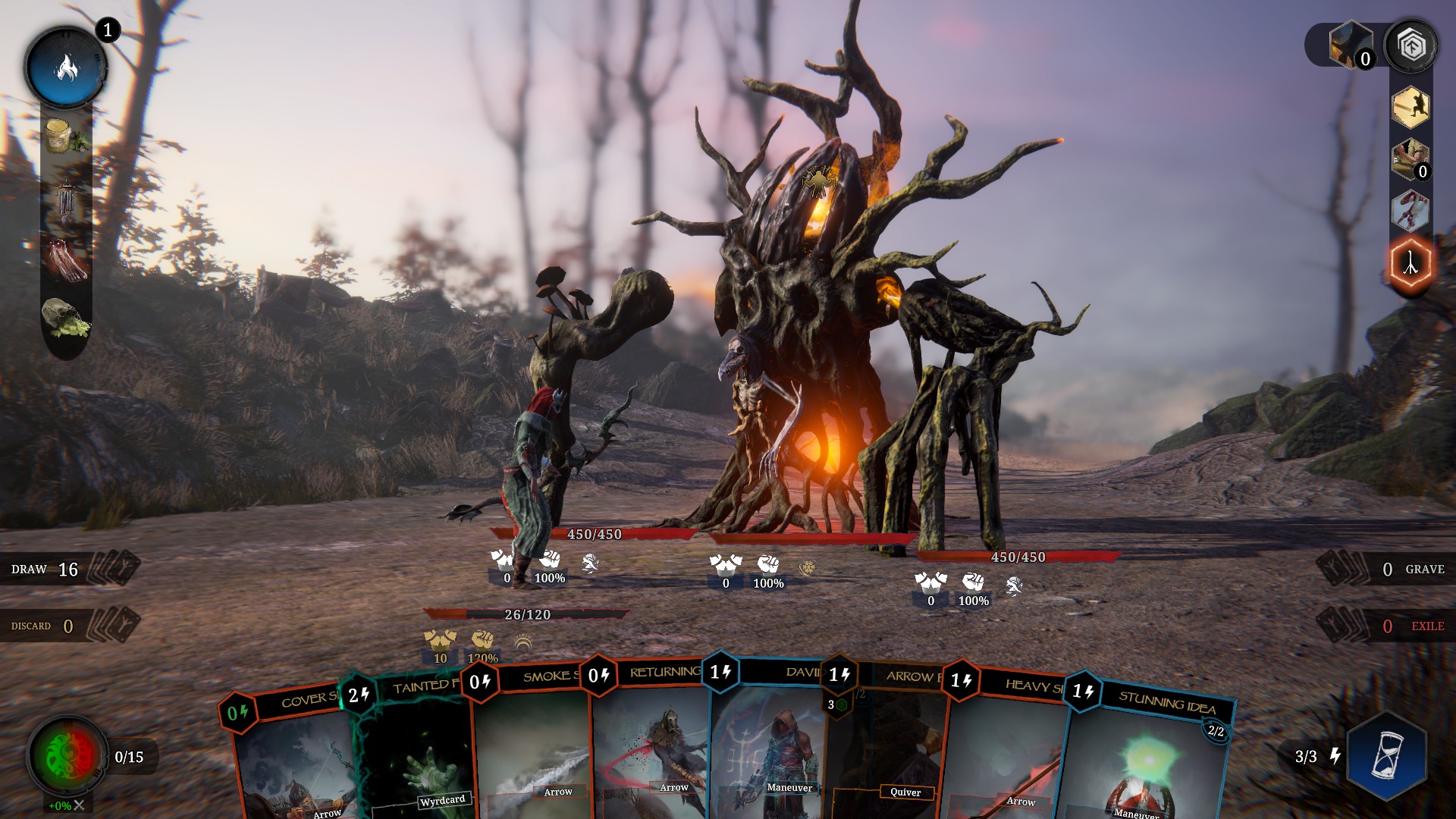Click the blue flame orb icon
This screenshot has height=819, width=1456.
click(67, 68)
